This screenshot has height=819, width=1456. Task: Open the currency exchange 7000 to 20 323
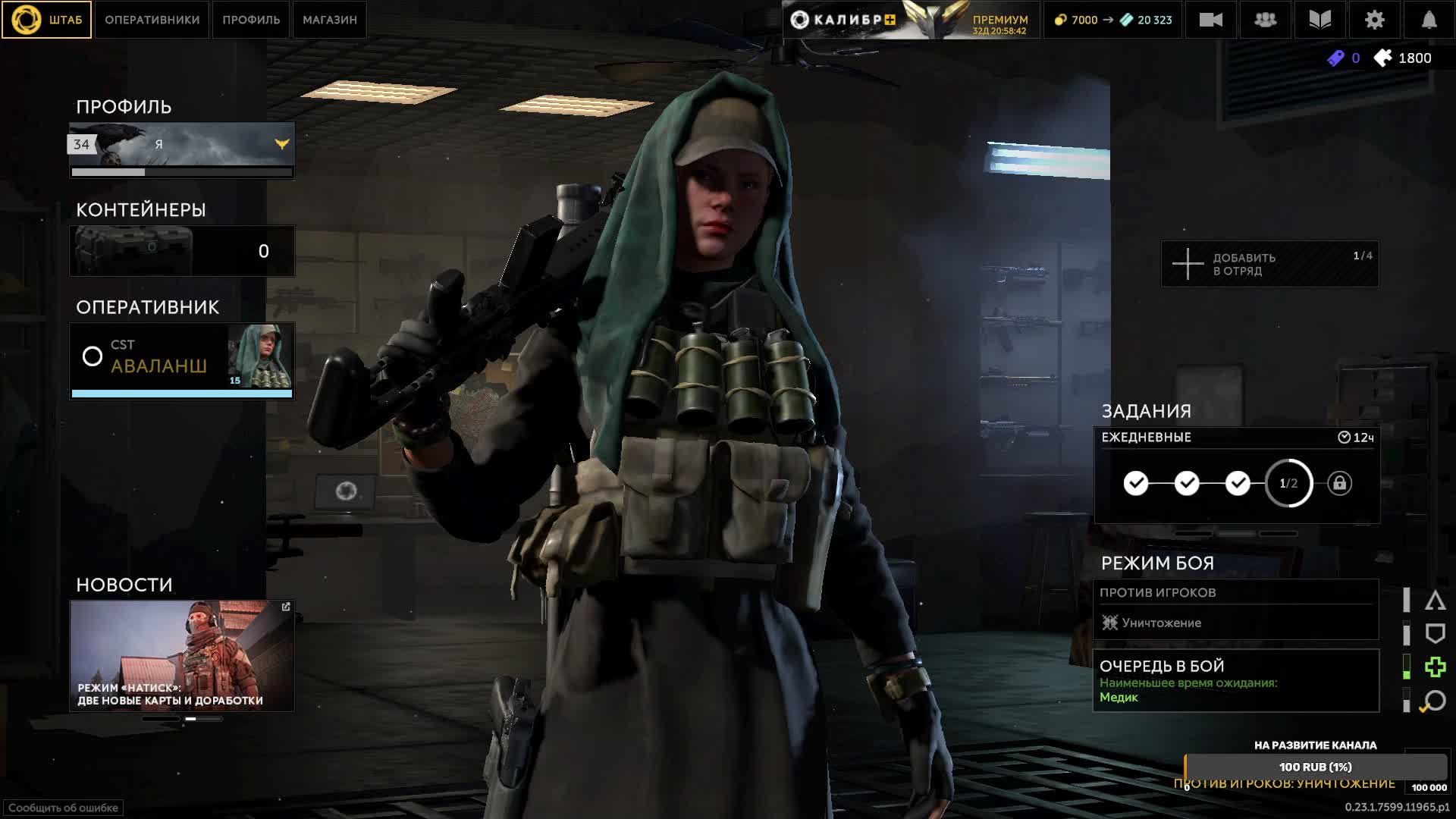click(x=1113, y=20)
